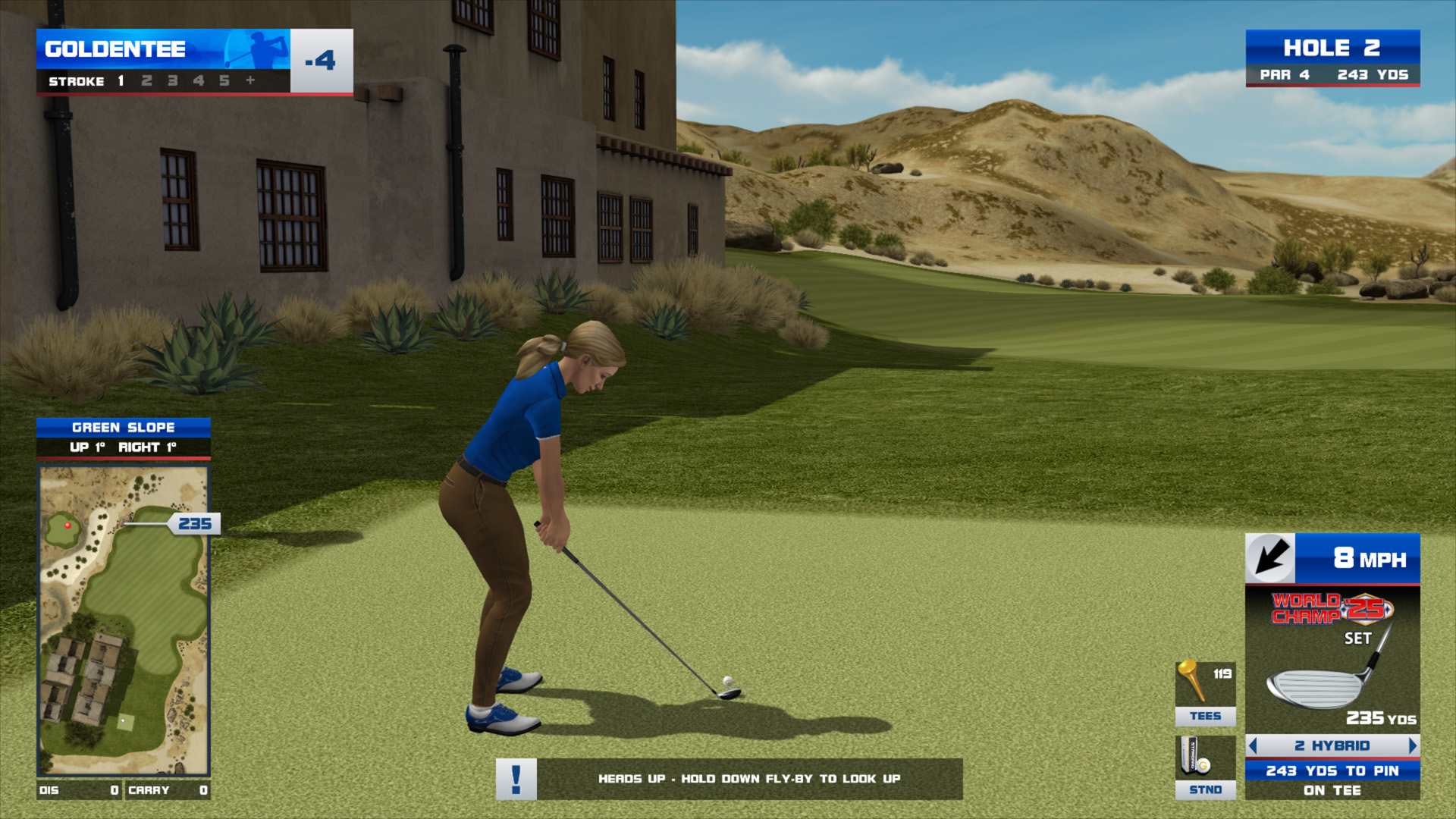Screen dimensions: 1456x819
Task: Click the wind direction arrow indicator
Action: (1271, 559)
